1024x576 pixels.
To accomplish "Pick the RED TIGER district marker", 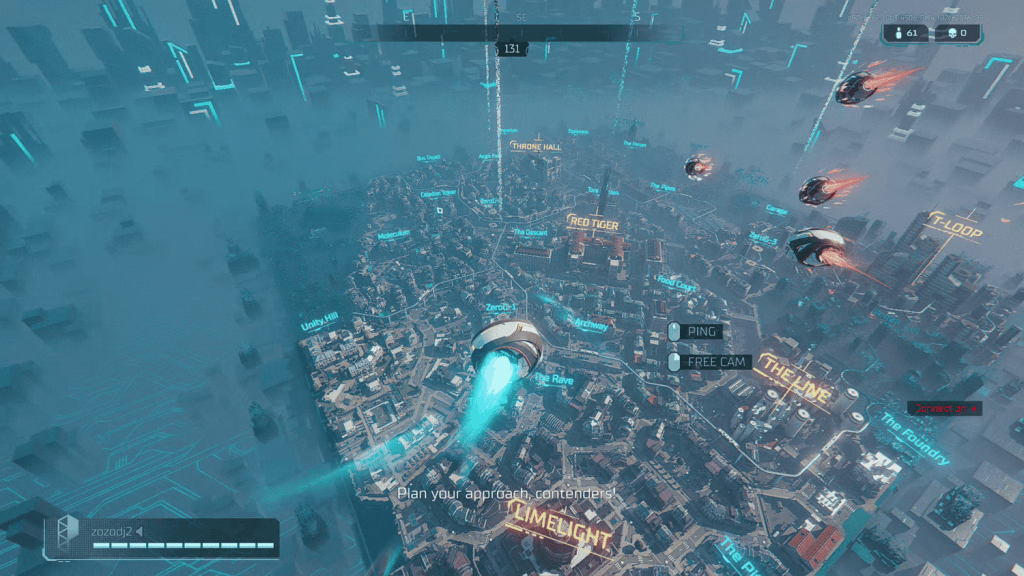I will 593,223.
